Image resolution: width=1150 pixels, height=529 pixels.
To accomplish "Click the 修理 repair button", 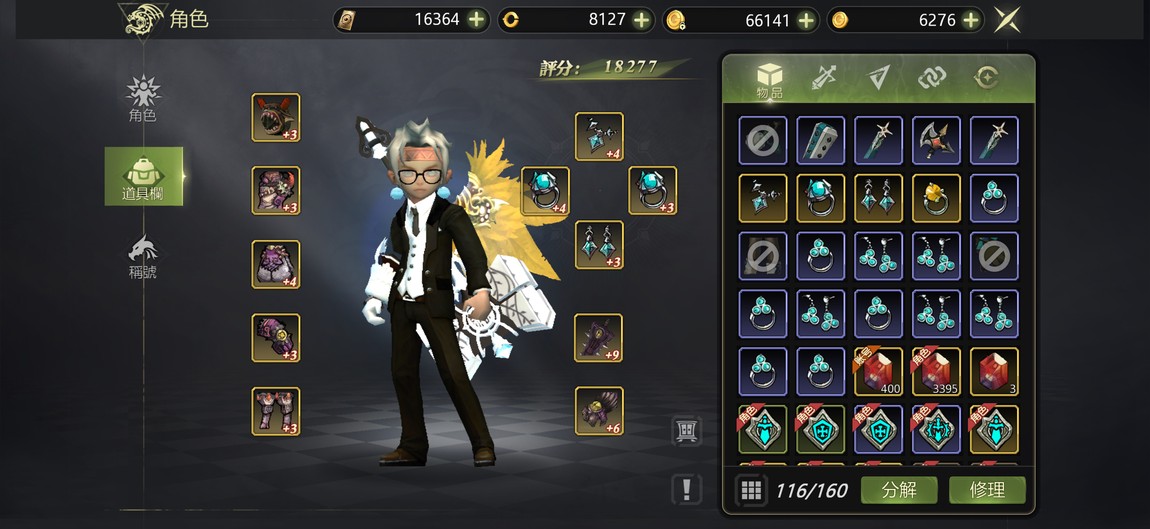I will (987, 490).
